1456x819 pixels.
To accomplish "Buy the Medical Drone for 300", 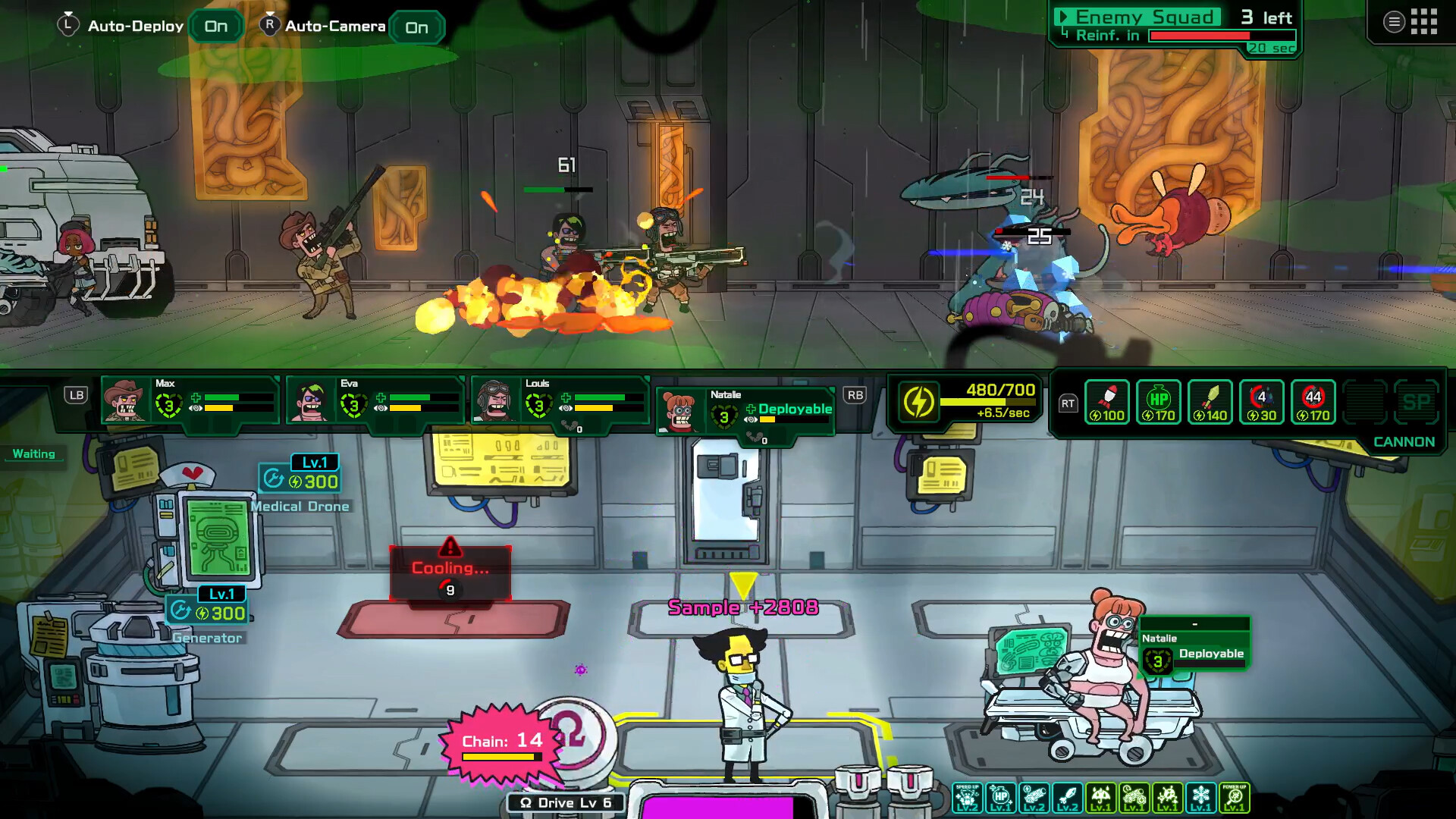I will [x=301, y=481].
